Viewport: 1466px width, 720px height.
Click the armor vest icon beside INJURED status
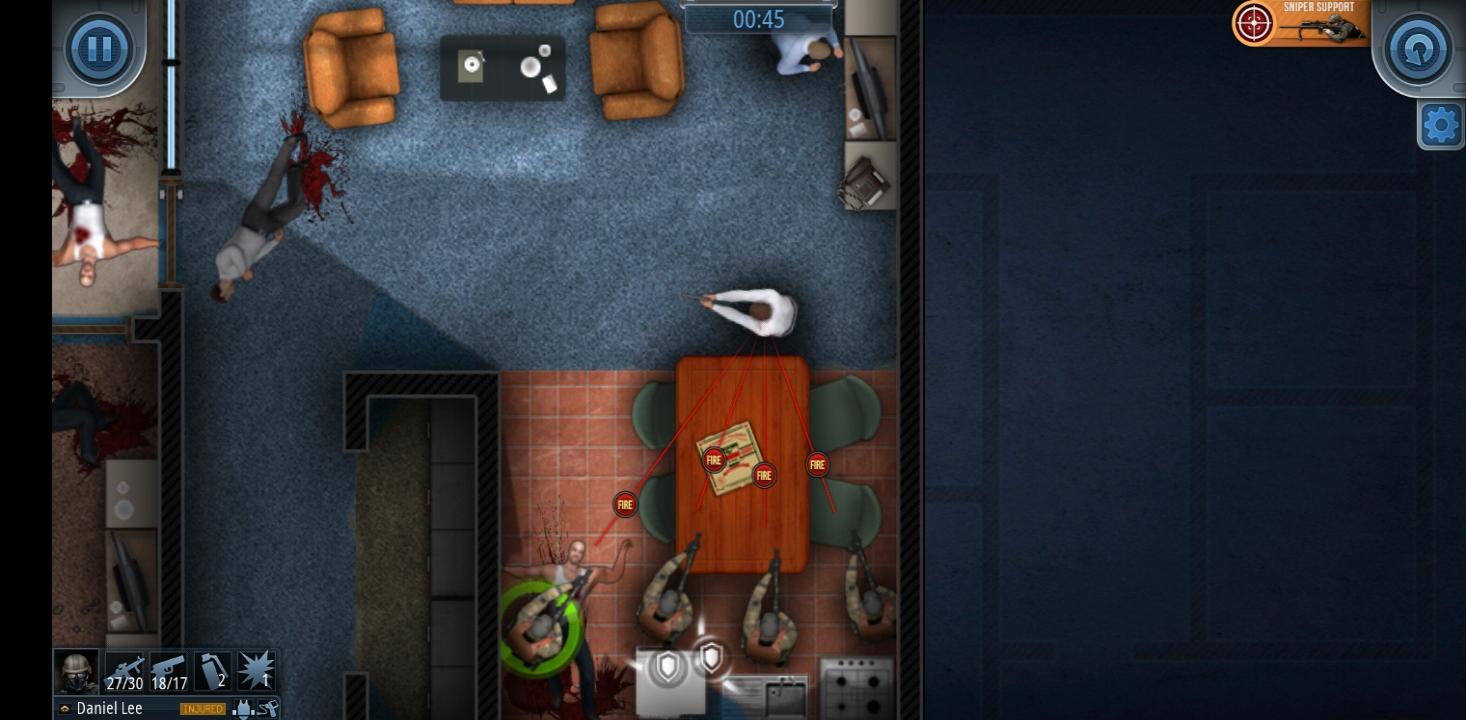(x=241, y=708)
